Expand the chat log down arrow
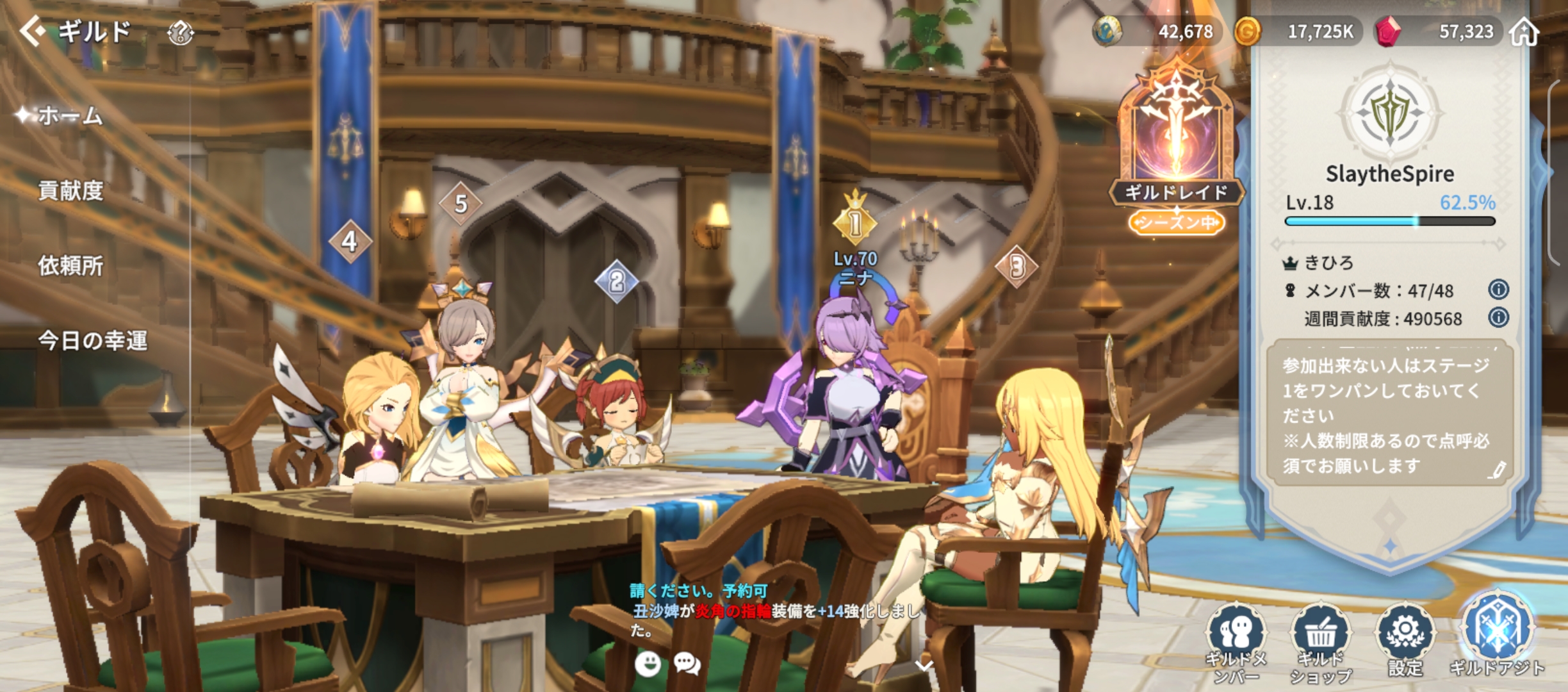 [924, 666]
